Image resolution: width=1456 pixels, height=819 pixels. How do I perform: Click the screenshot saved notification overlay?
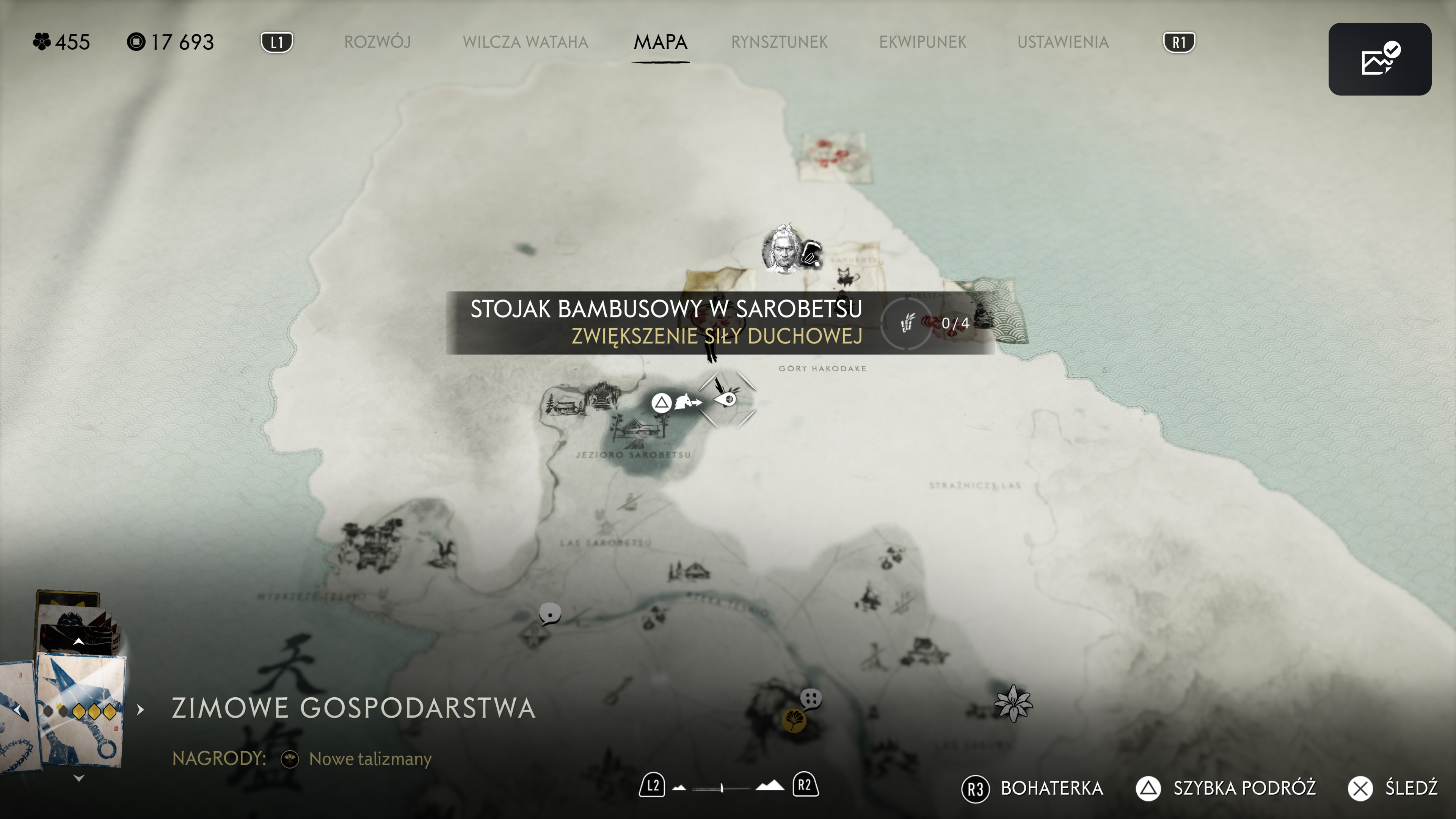pos(1379,59)
